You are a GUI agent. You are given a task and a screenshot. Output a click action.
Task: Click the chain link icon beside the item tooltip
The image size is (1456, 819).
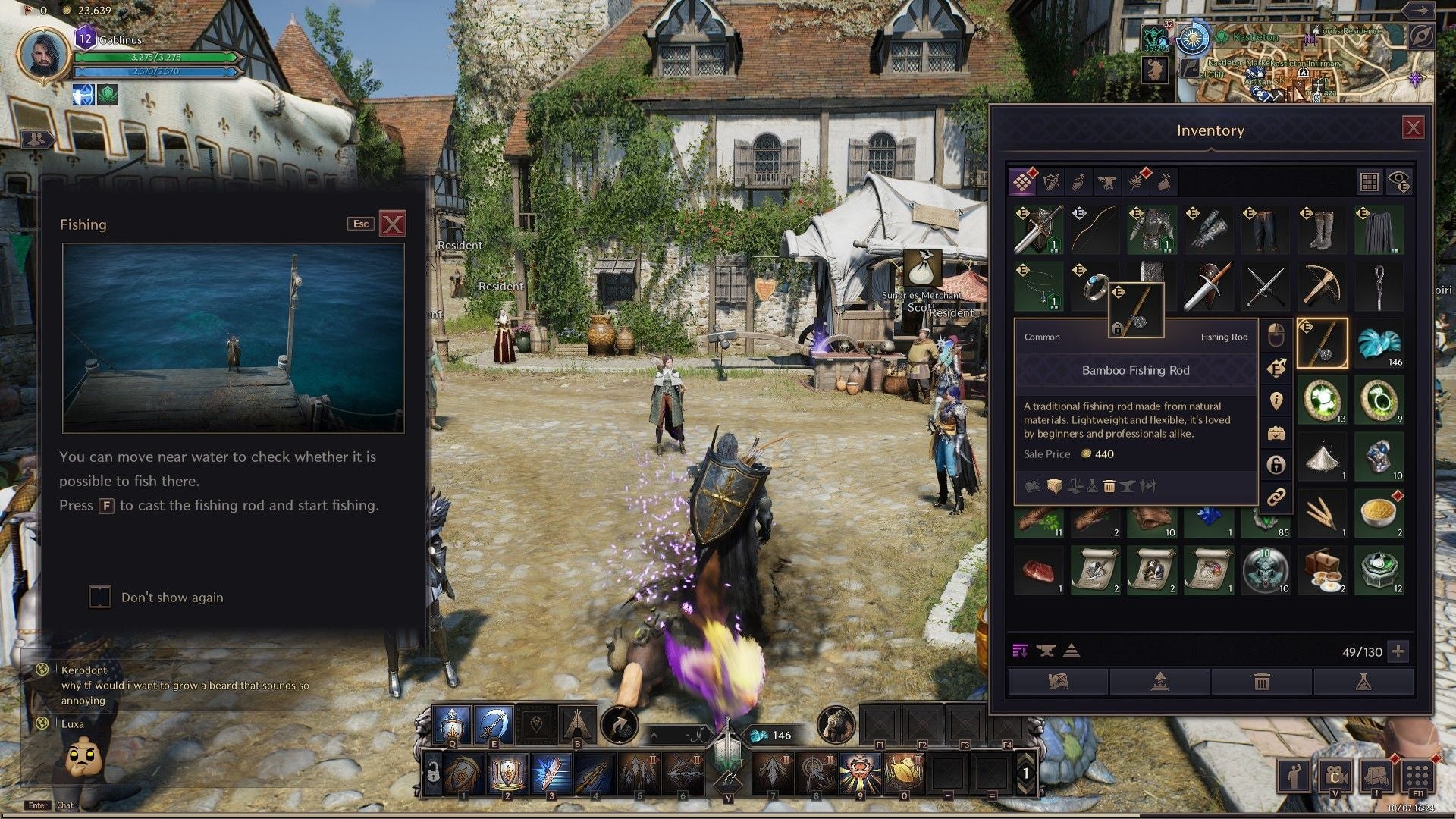1276,497
